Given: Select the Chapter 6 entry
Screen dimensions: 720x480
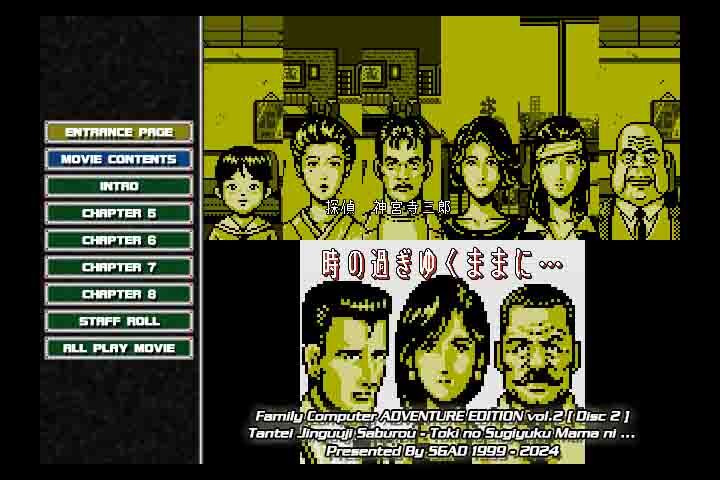Looking at the screenshot, I should 119,240.
